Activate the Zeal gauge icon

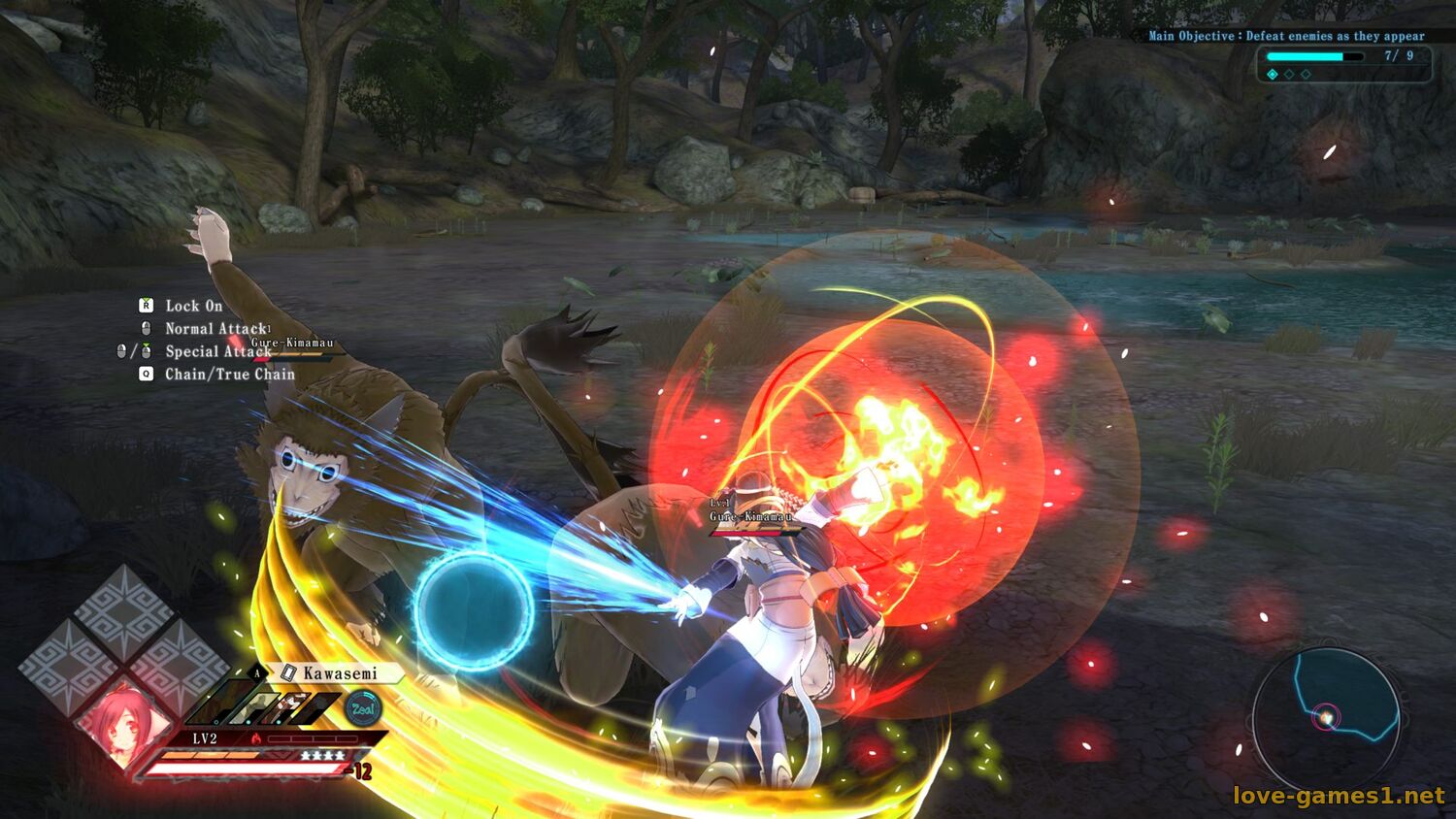pyautogui.click(x=364, y=709)
